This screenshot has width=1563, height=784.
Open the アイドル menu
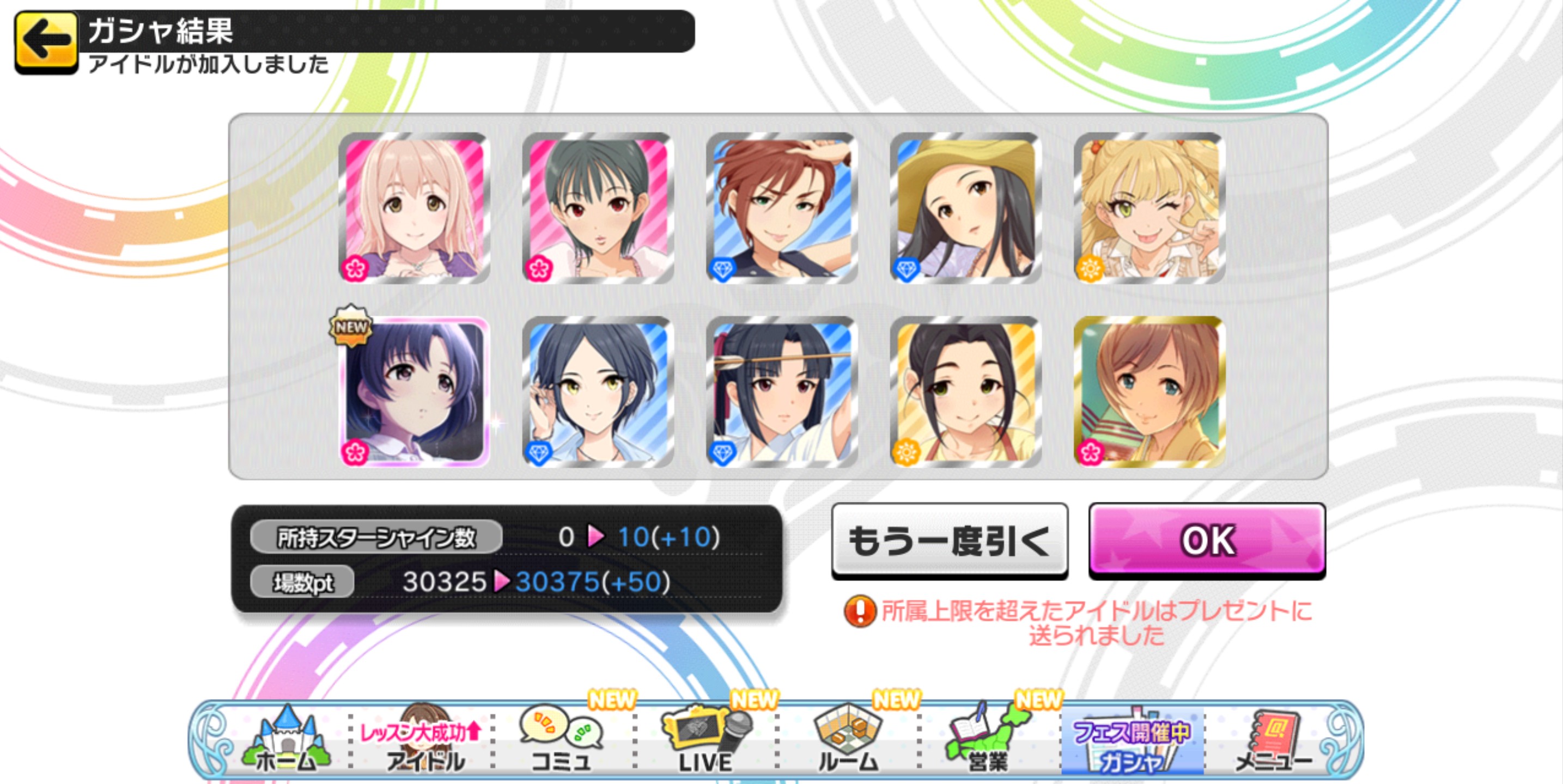[424, 743]
